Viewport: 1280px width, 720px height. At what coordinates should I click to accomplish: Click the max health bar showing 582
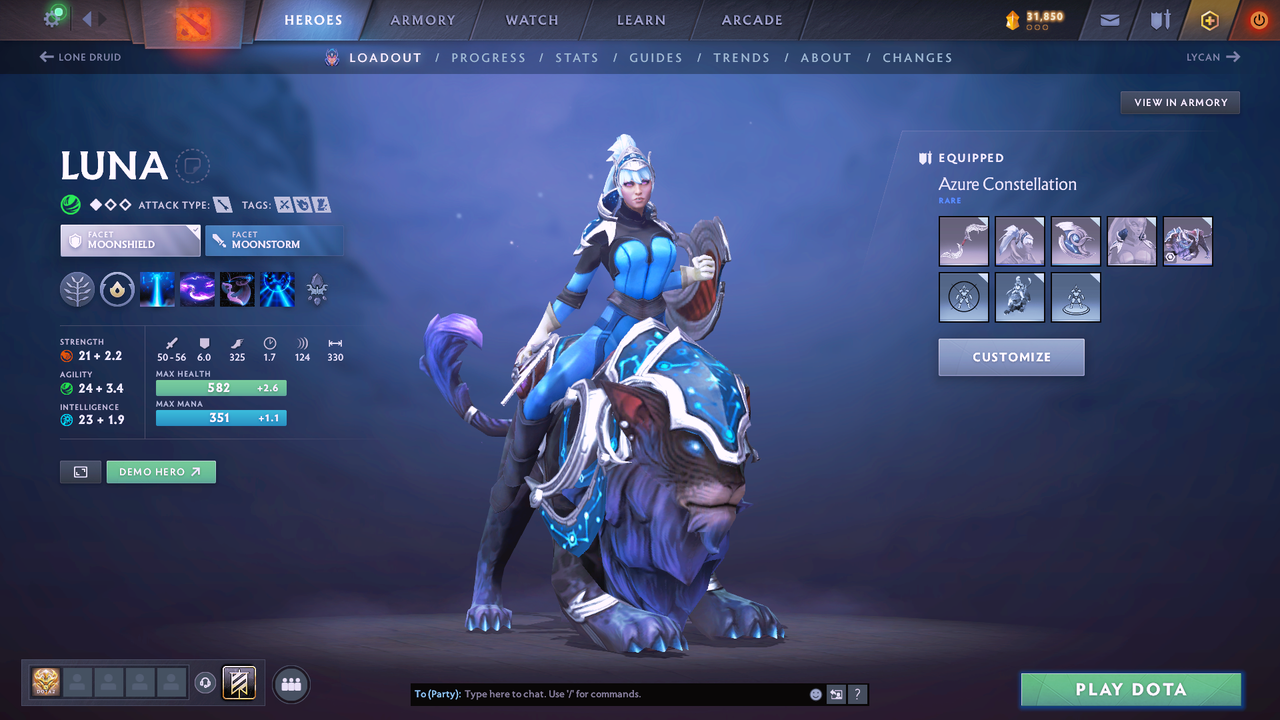click(221, 387)
